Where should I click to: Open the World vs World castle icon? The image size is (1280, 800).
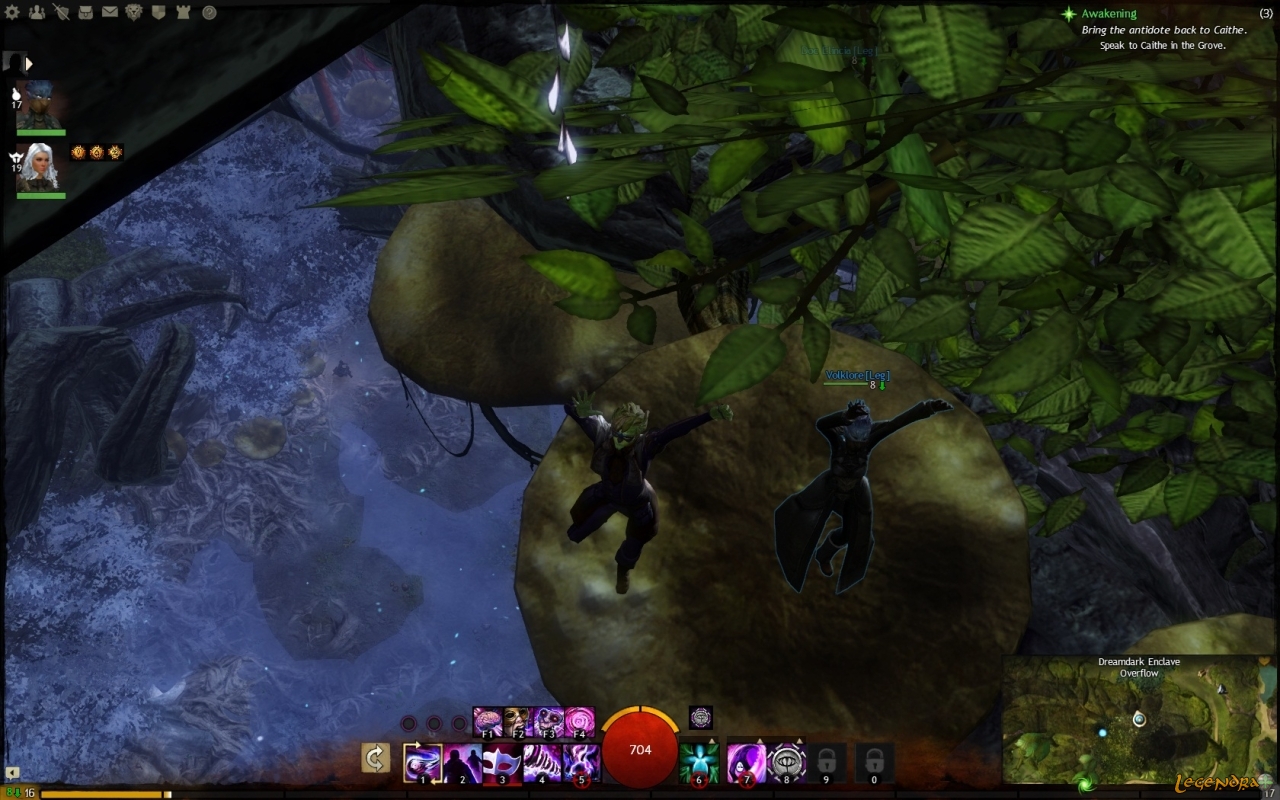click(x=185, y=12)
